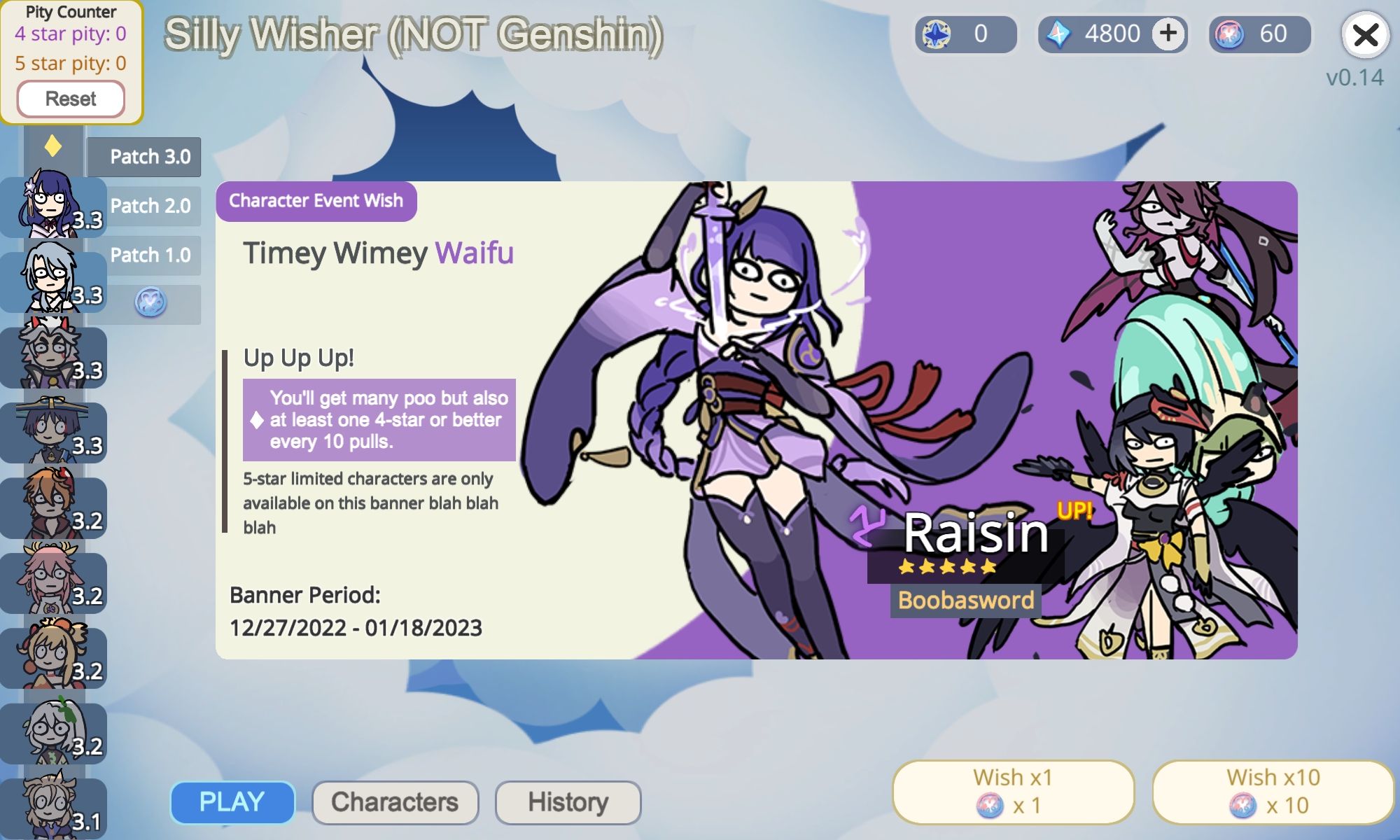
Task: Reset the pity counter
Action: 71,98
